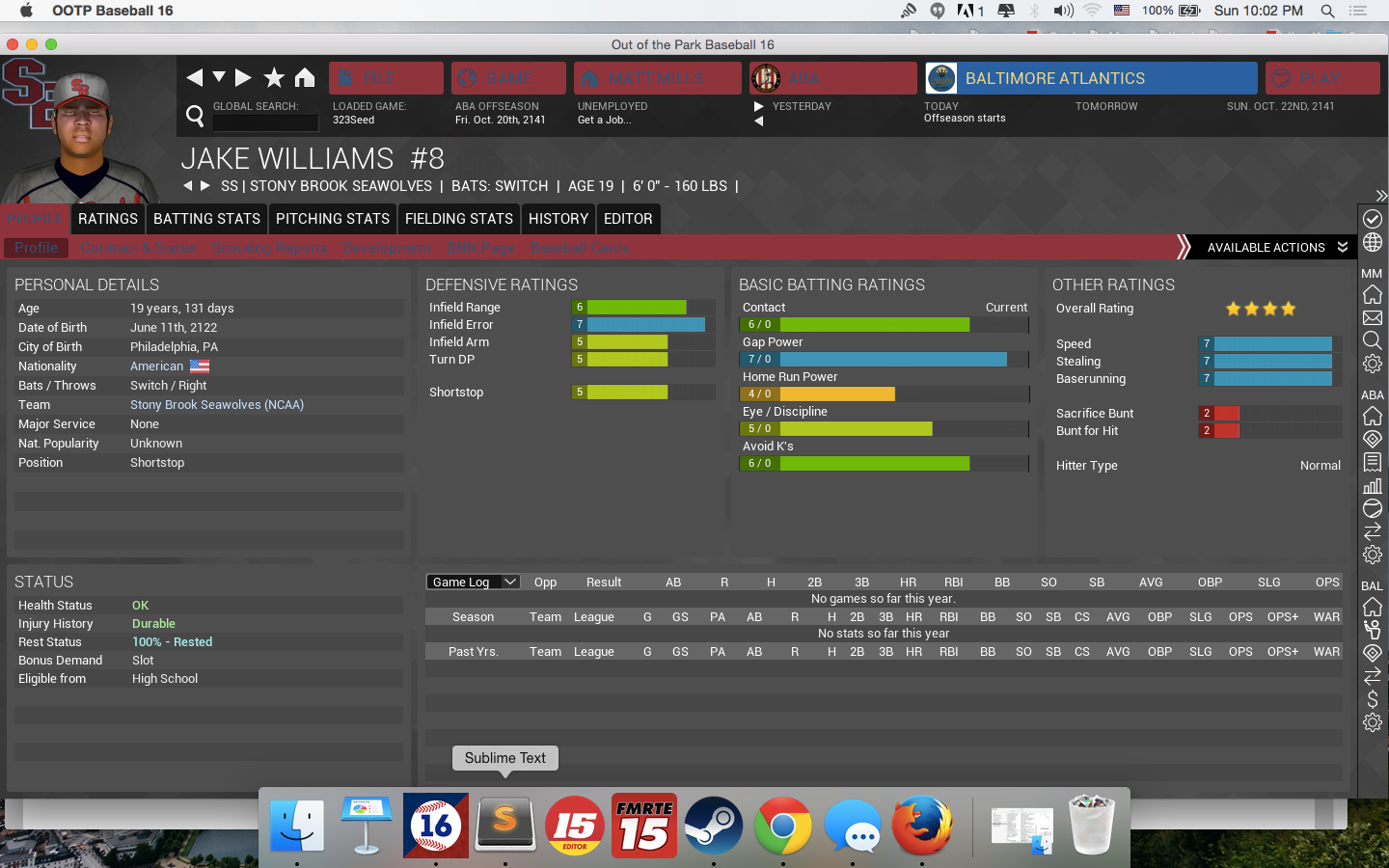This screenshot has width=1389, height=868.
Task: Open the Stony Brook Seawolves team link
Action: coord(217,405)
